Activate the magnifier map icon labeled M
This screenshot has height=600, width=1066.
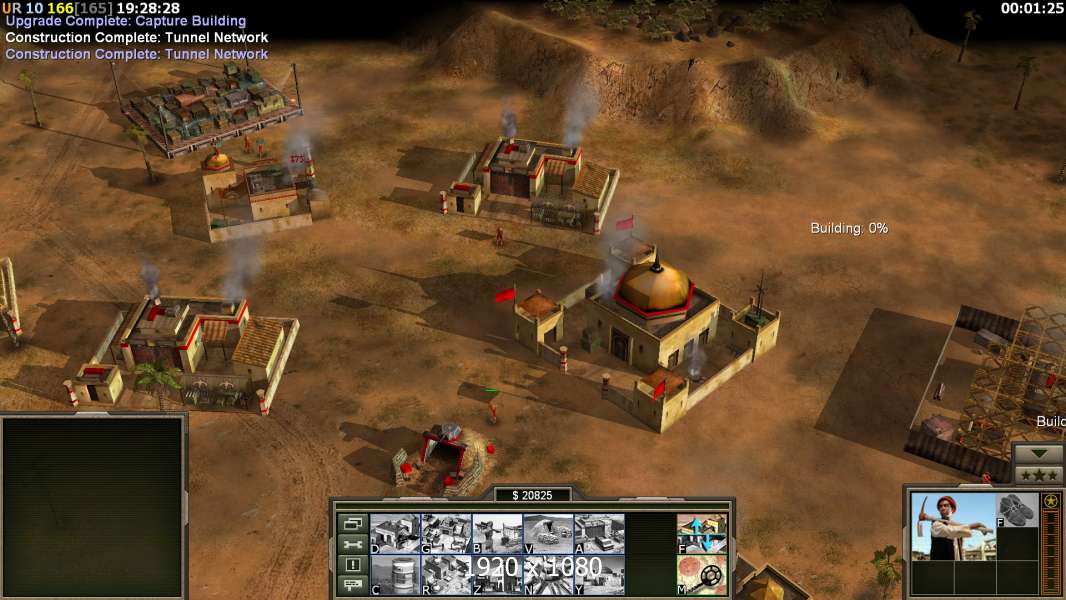pos(702,574)
